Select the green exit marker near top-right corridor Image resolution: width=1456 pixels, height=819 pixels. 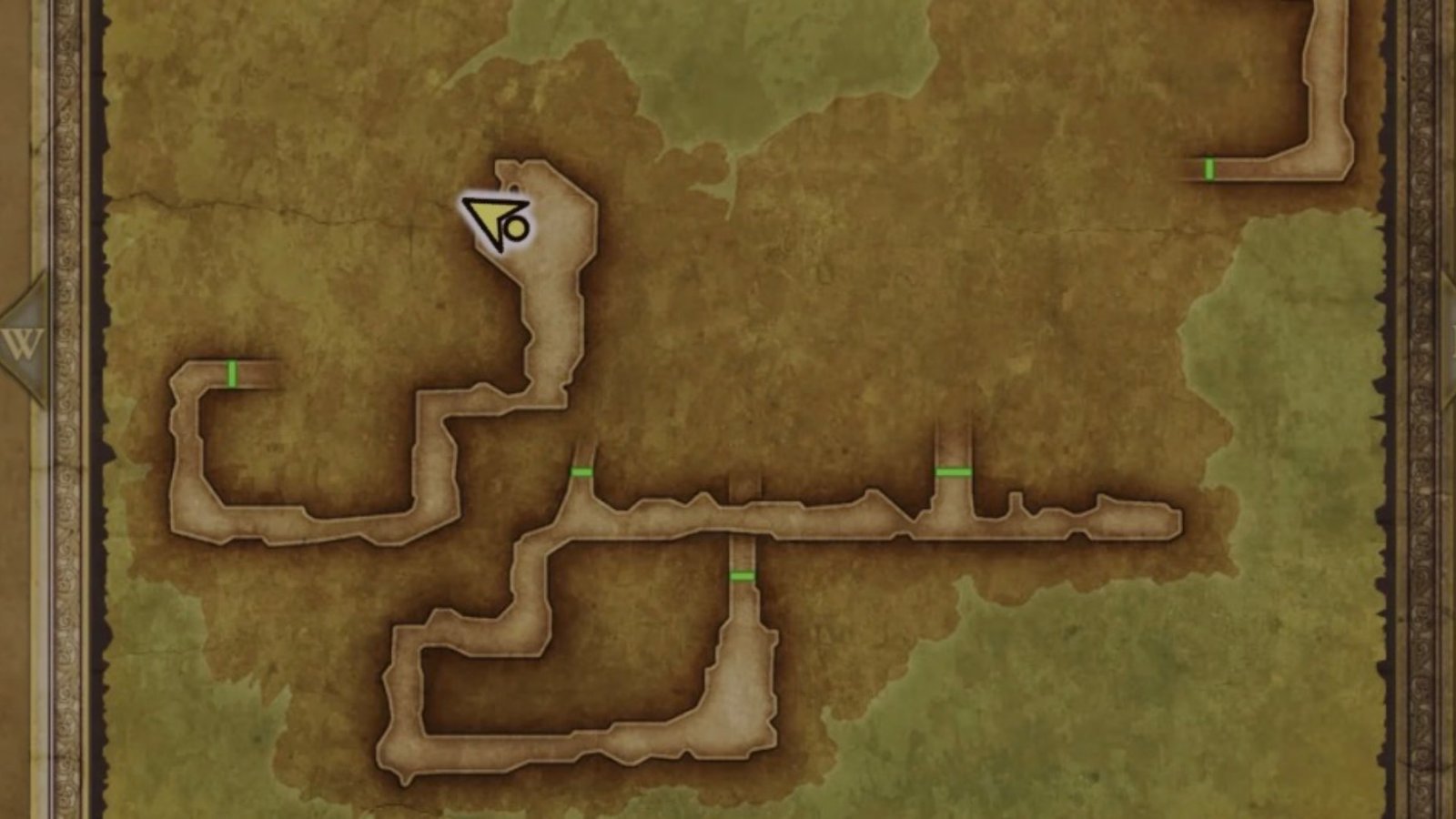click(1210, 169)
